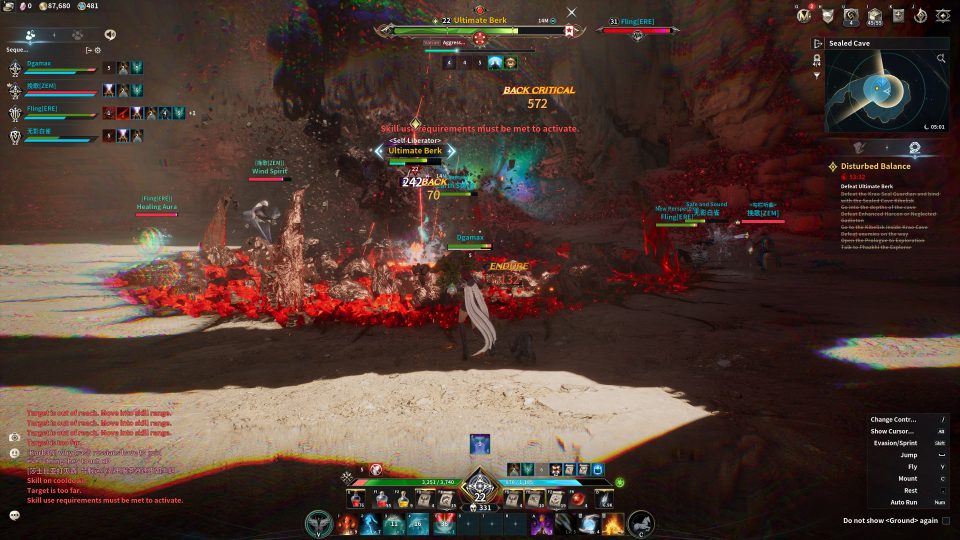The image size is (960, 540).
Task: Open the main menu M icon
Action: [x=804, y=15]
